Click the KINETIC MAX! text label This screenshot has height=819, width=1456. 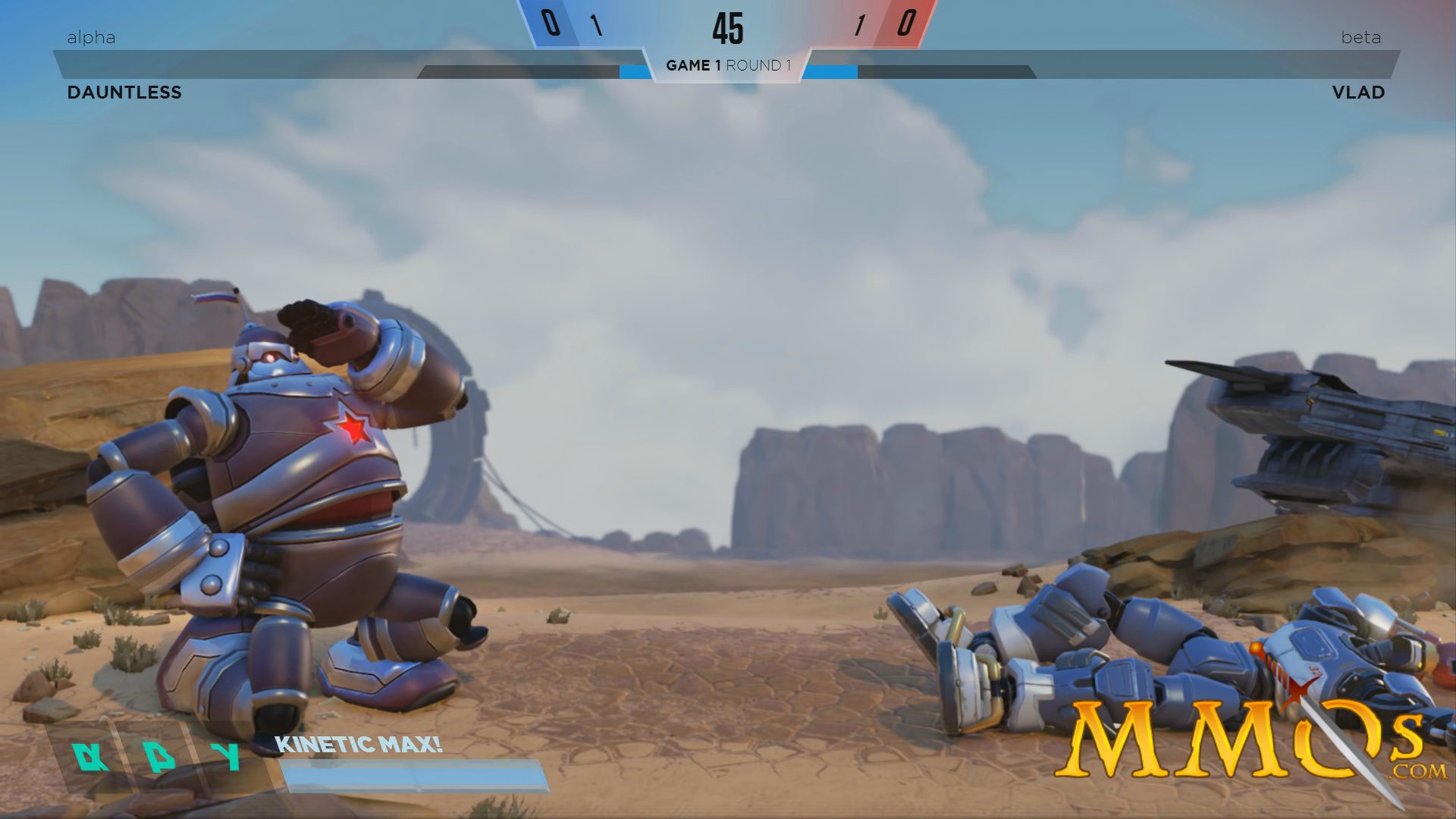point(359,745)
